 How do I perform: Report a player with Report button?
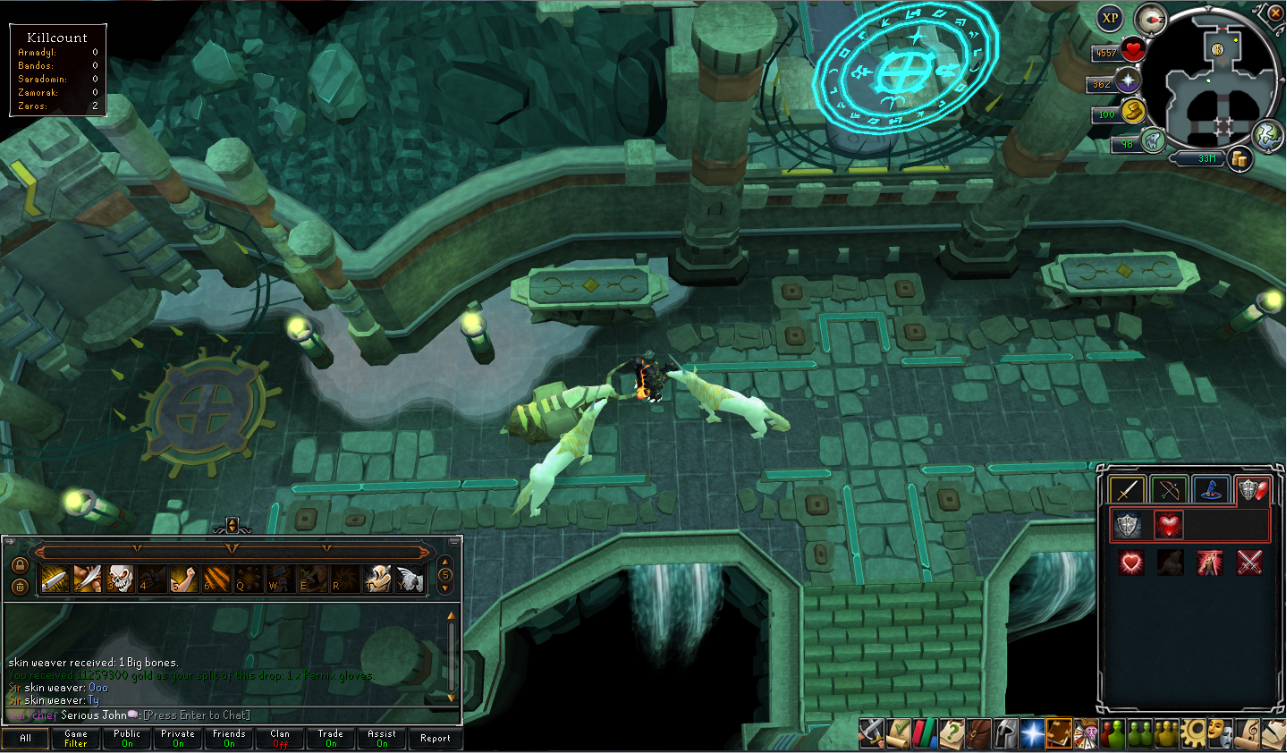point(435,738)
